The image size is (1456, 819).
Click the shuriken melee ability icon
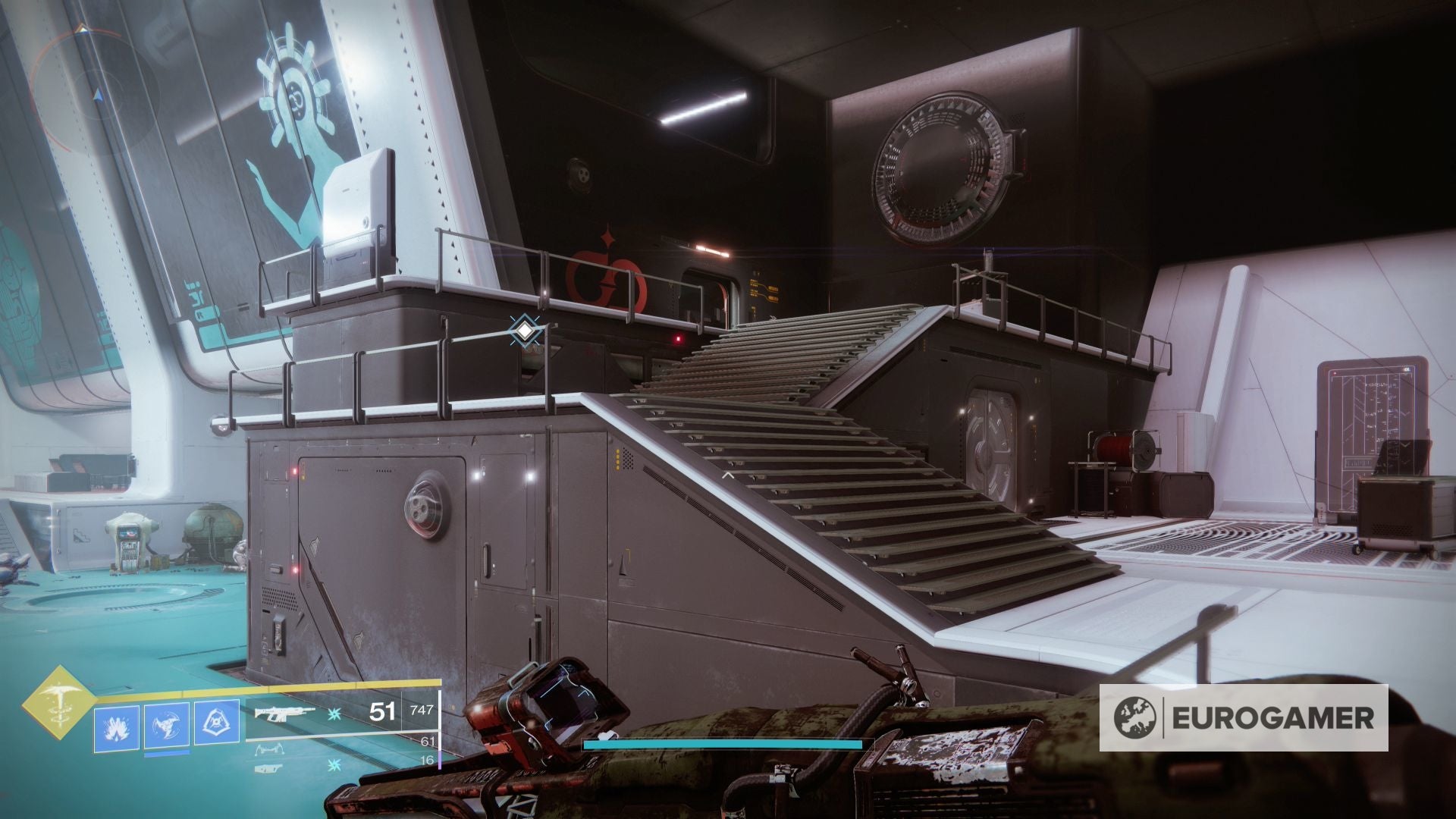[168, 726]
